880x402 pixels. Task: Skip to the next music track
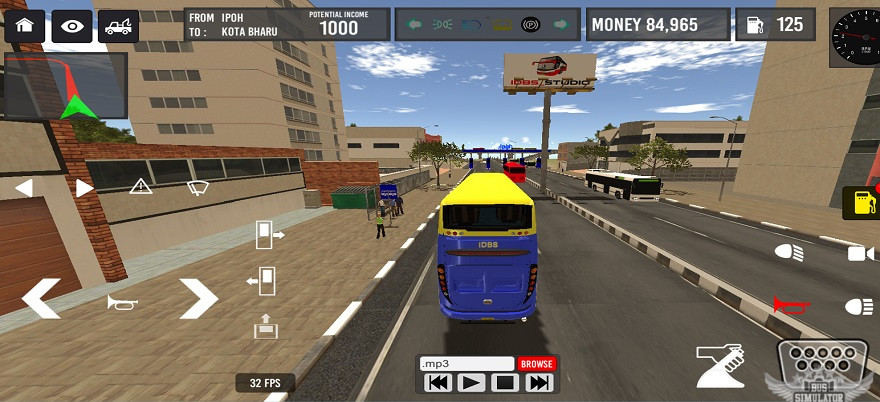pos(539,382)
